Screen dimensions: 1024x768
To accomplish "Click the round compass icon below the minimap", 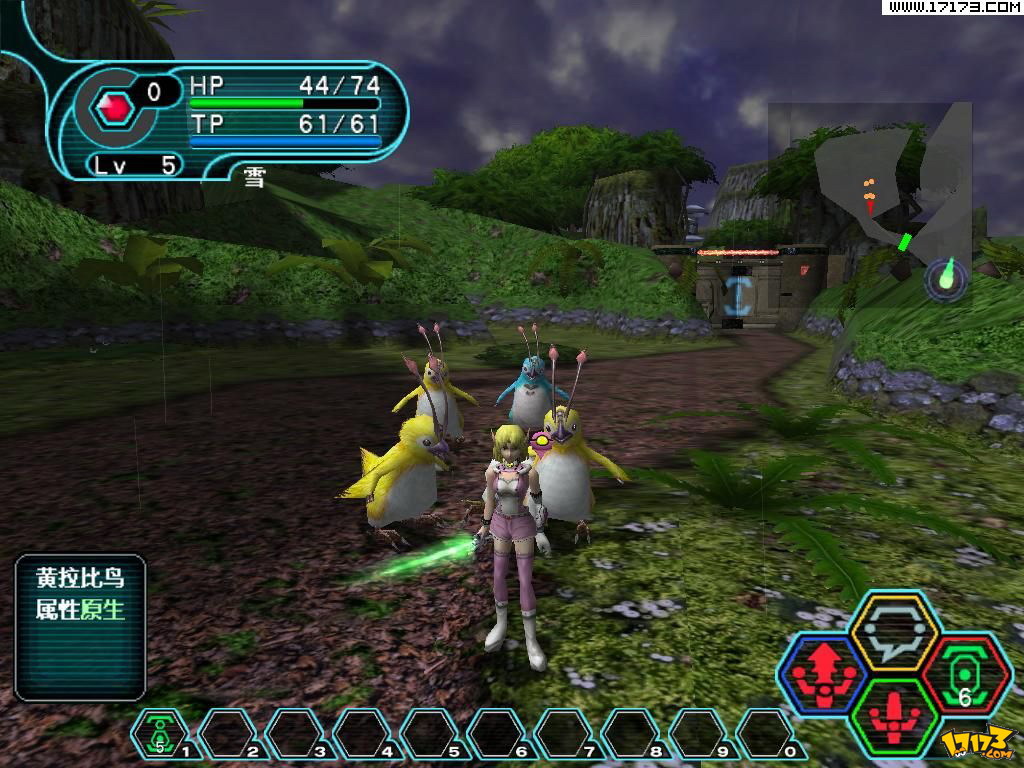I will click(x=946, y=279).
